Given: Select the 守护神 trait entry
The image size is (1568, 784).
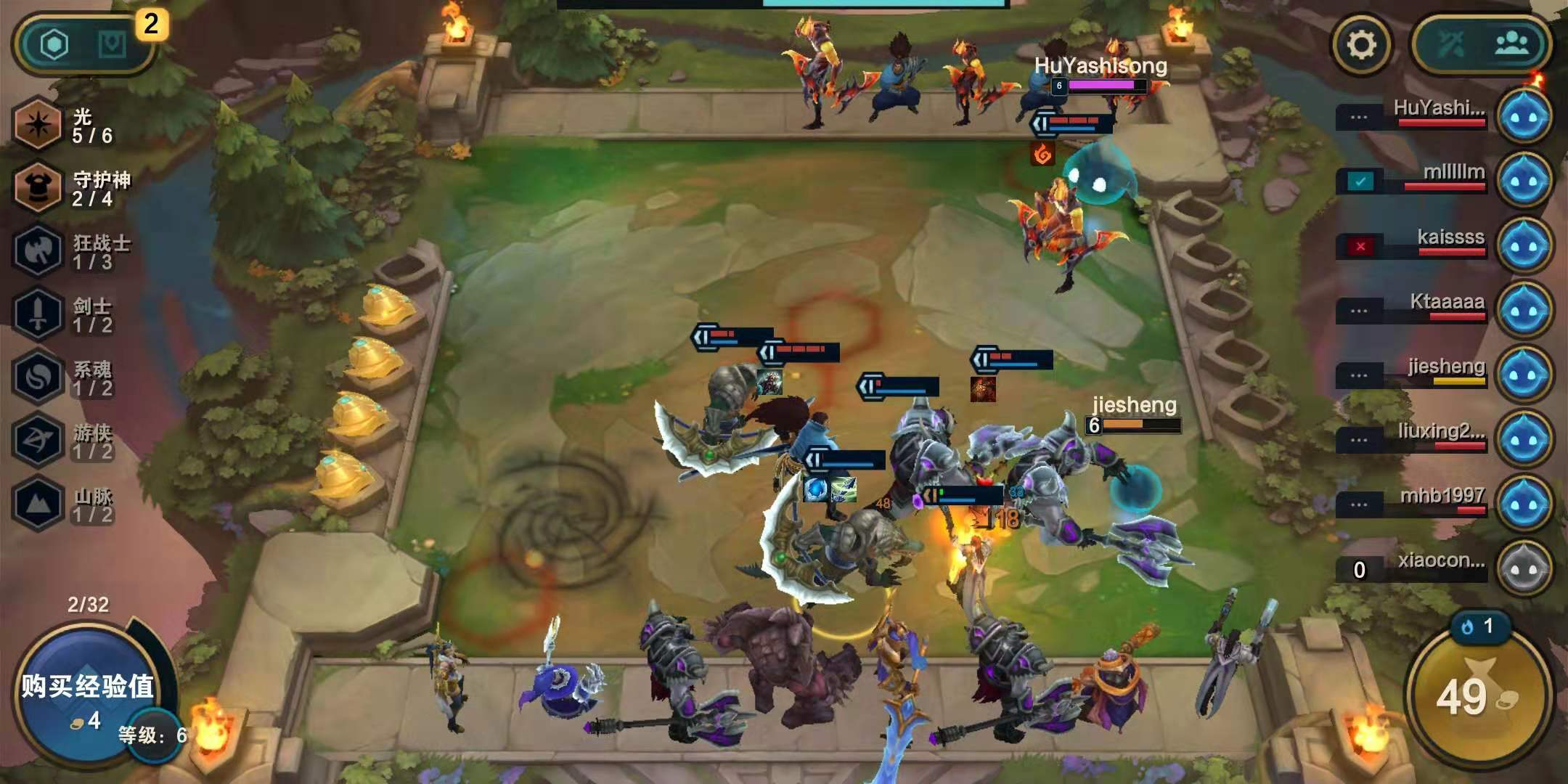Looking at the screenshot, I should coord(73,188).
